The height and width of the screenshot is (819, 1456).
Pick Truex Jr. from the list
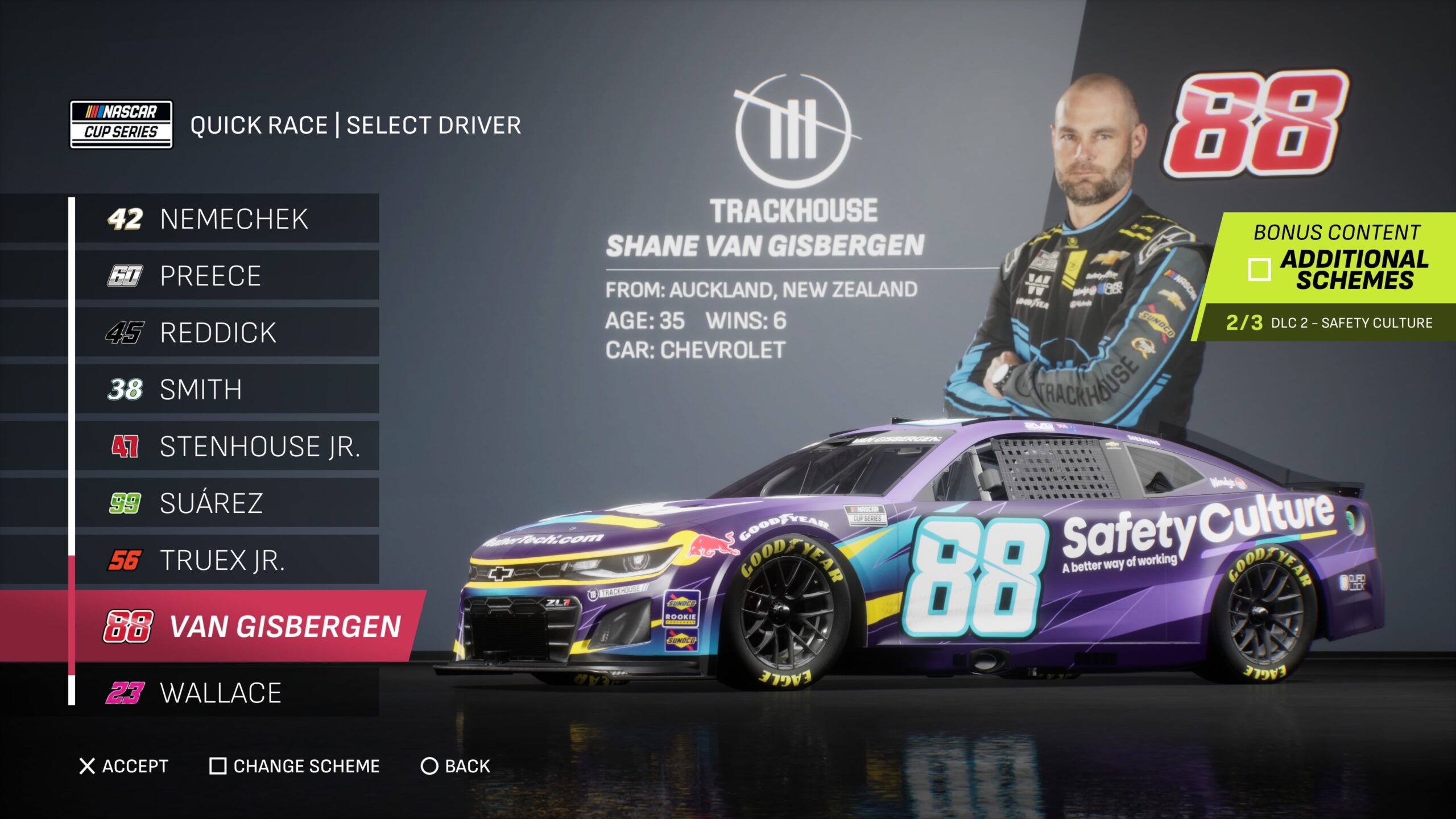227,560
